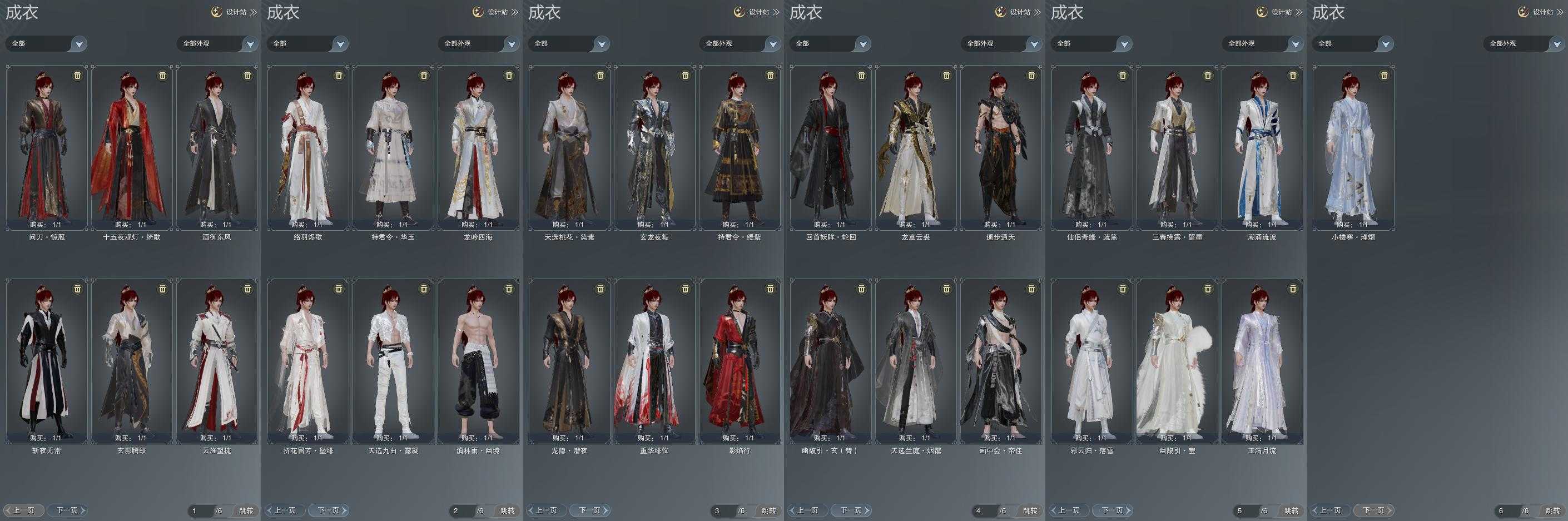
Task: Pick the 天选九曲·露凝 white outfit
Action: click(393, 360)
